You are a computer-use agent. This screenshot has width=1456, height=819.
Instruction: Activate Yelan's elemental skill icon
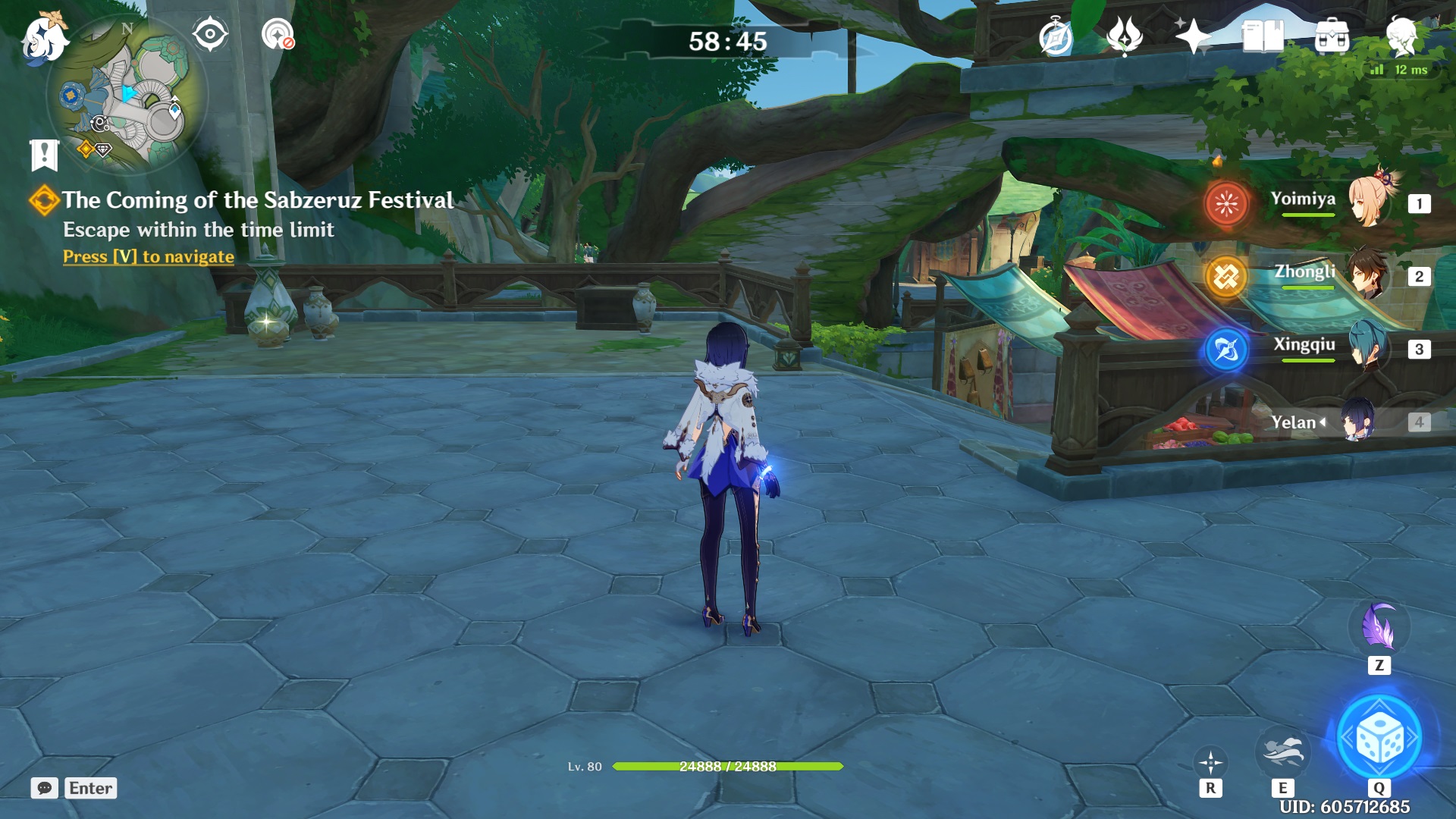tap(1282, 752)
